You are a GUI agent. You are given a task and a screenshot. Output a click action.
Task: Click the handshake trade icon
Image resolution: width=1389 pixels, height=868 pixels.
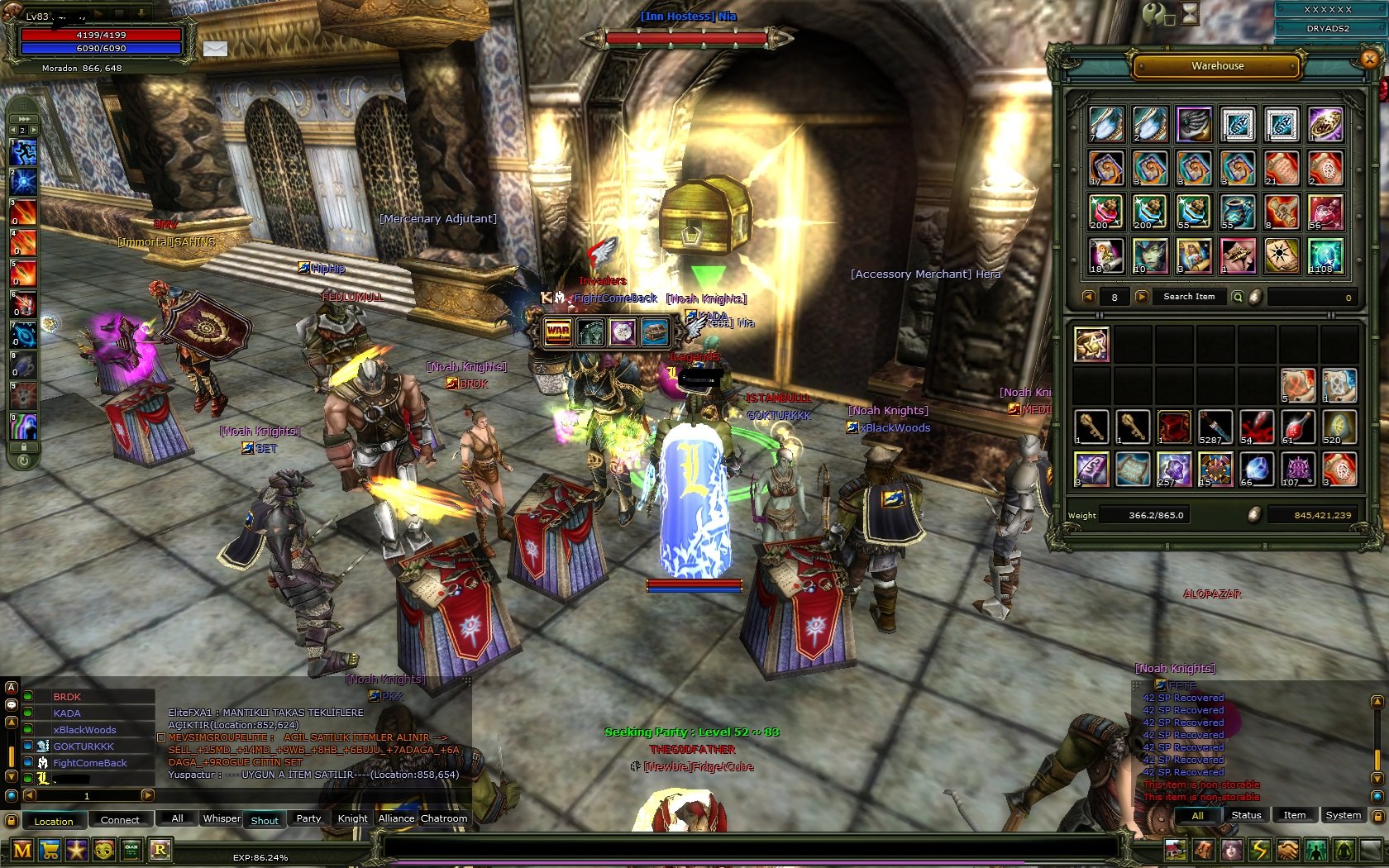click(x=1287, y=850)
